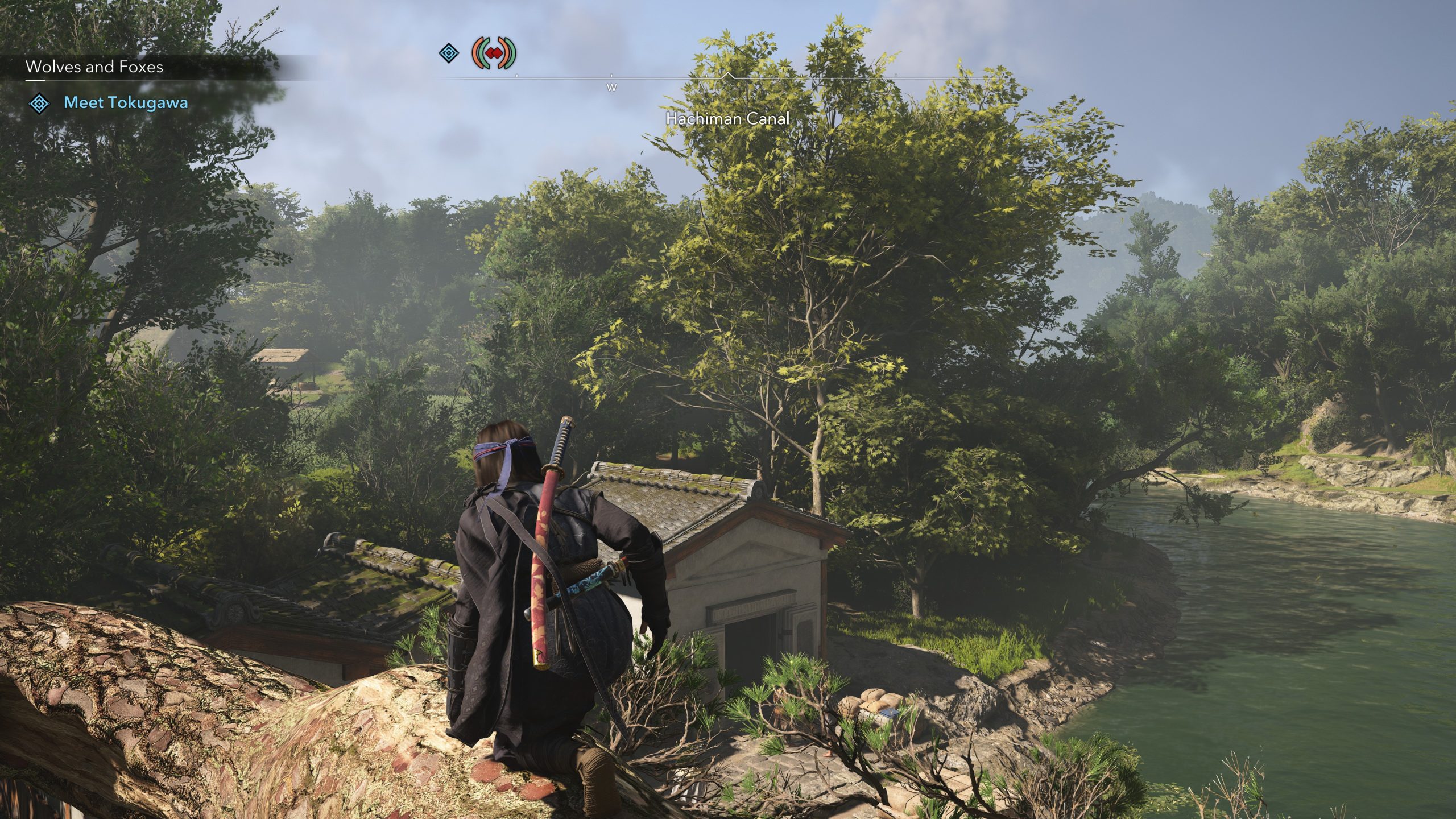This screenshot has width=1456, height=819.
Task: Select the red and green detection indicator
Action: 494,53
